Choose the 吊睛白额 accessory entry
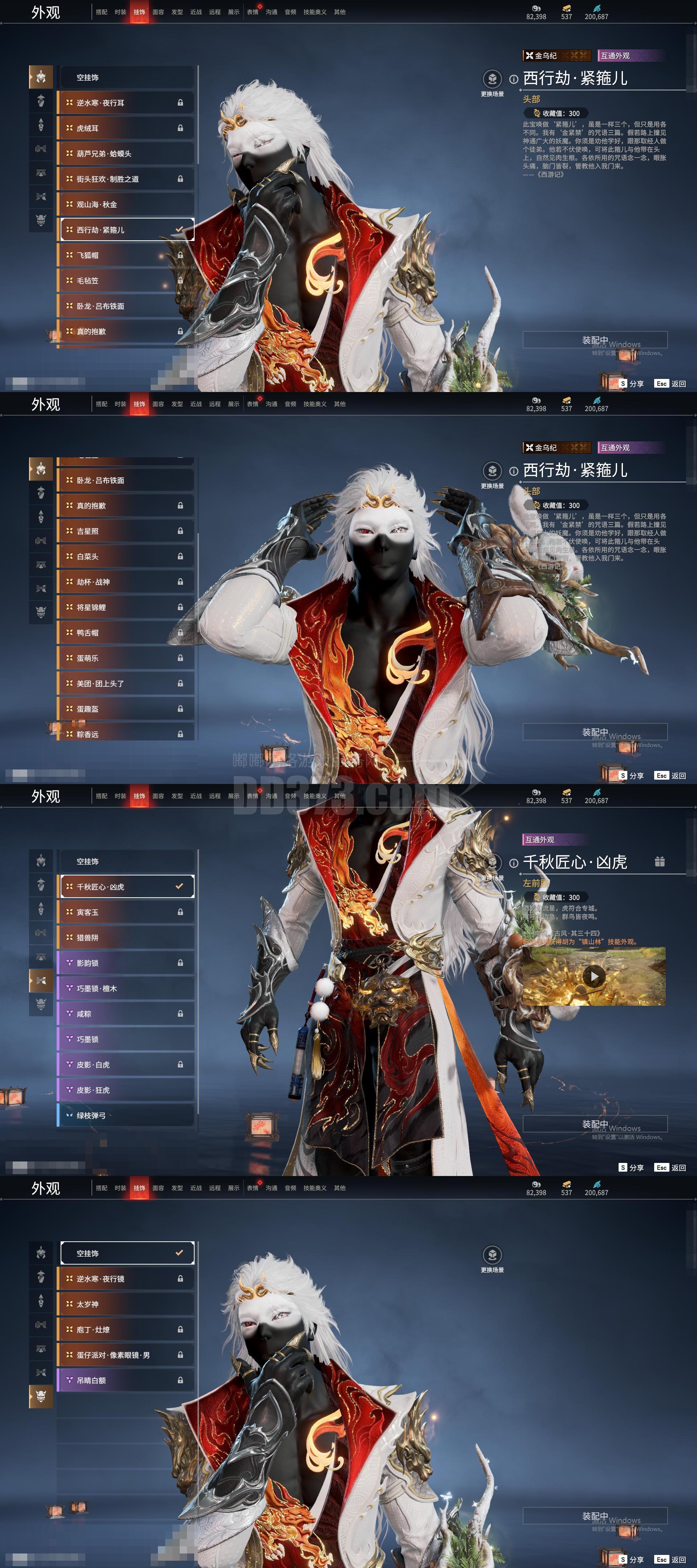The width and height of the screenshot is (697, 1568). [126, 1380]
